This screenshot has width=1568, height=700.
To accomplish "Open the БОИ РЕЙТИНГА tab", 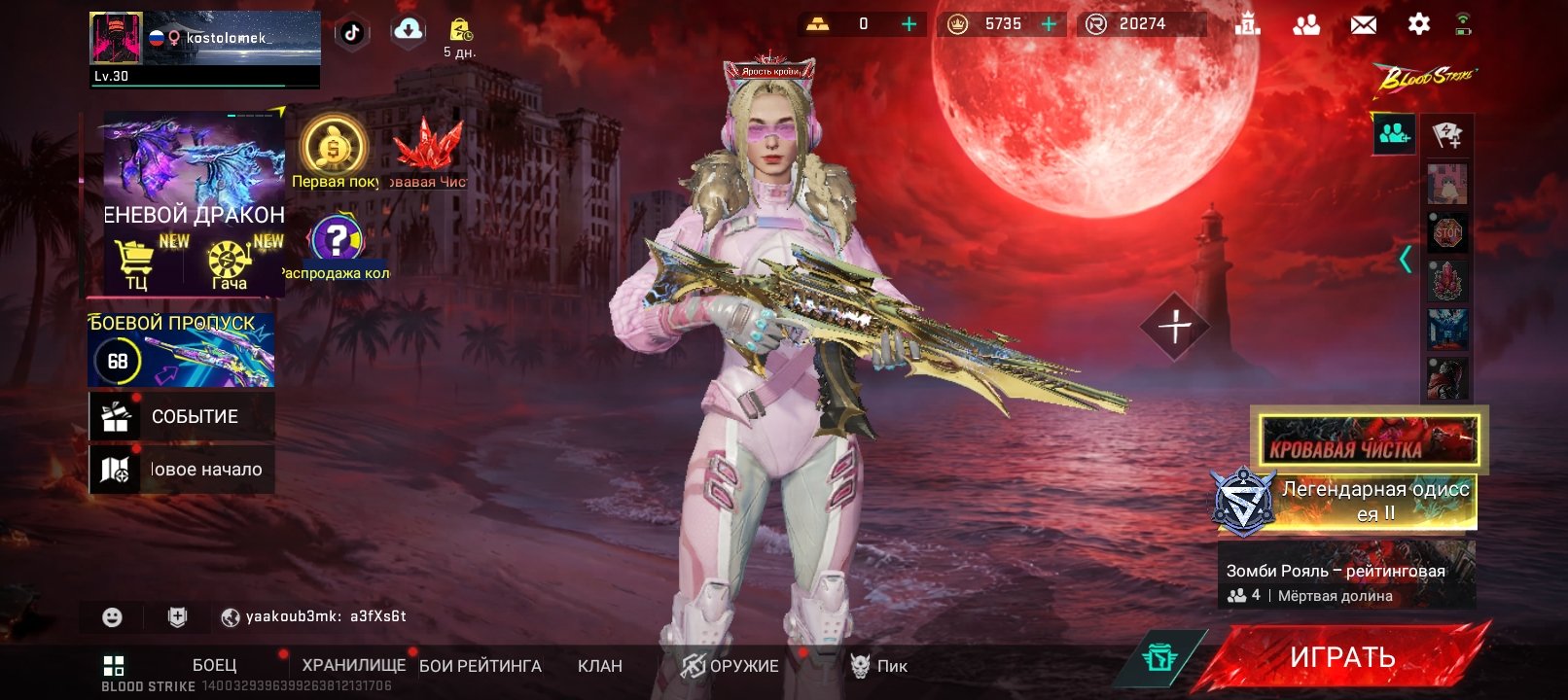I will pyautogui.click(x=481, y=666).
